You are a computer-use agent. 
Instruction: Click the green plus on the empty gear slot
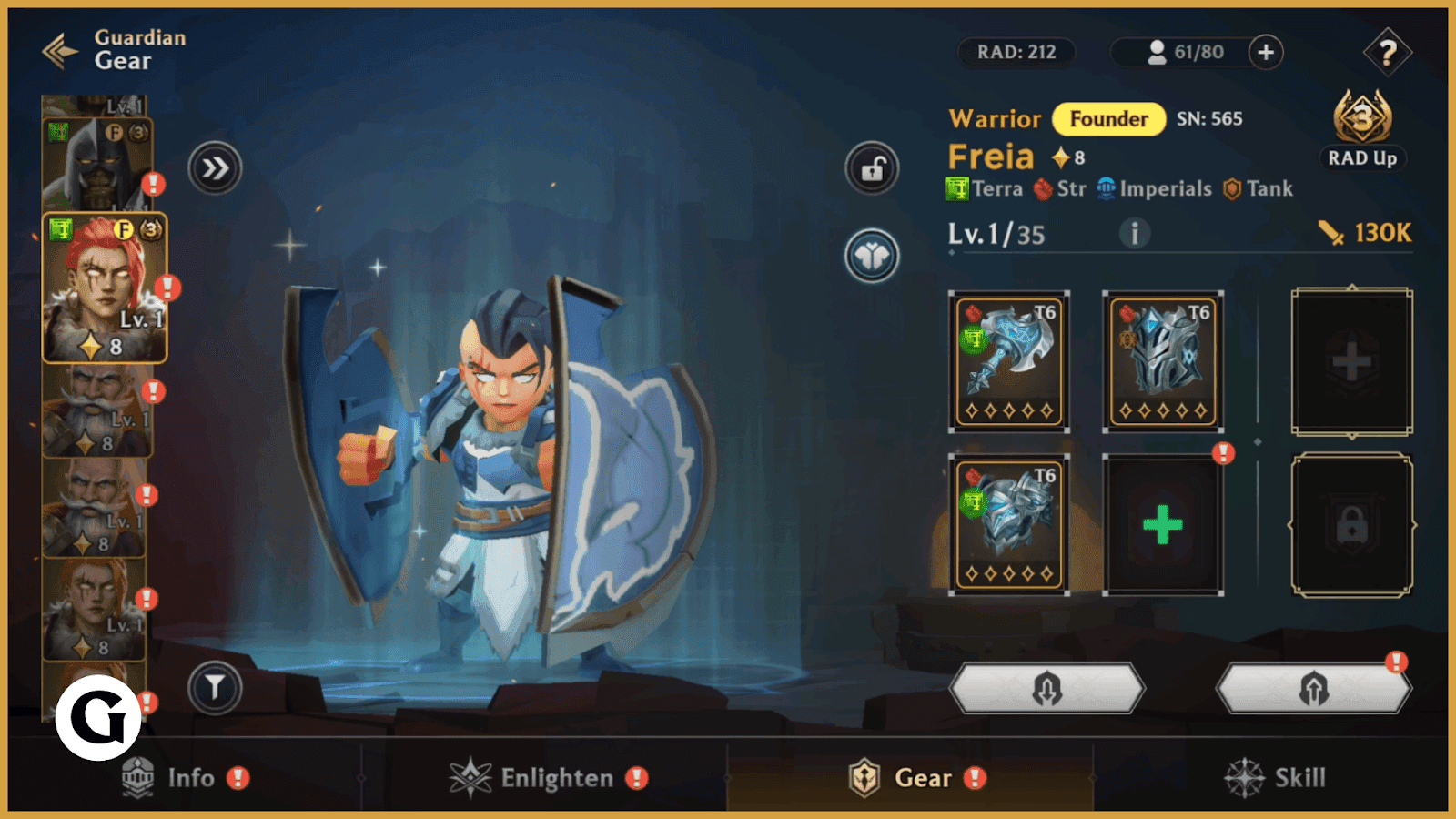1162,522
